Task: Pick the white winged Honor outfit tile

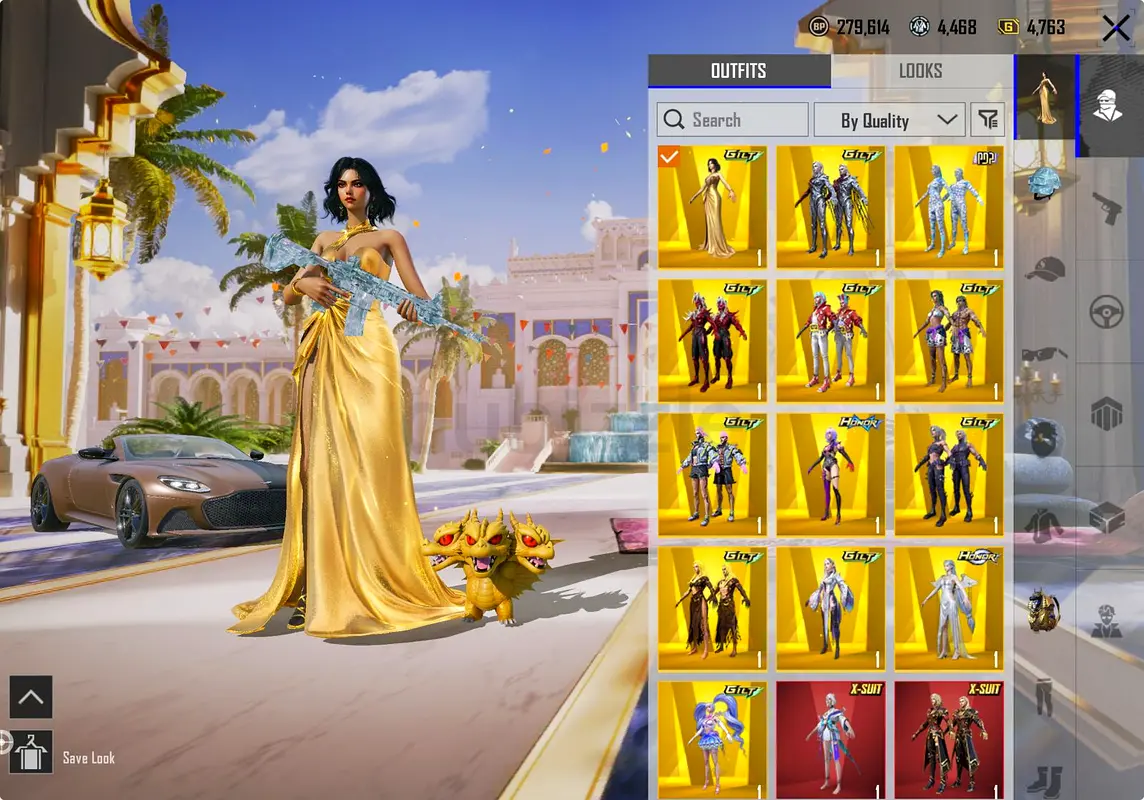Action: 948,609
